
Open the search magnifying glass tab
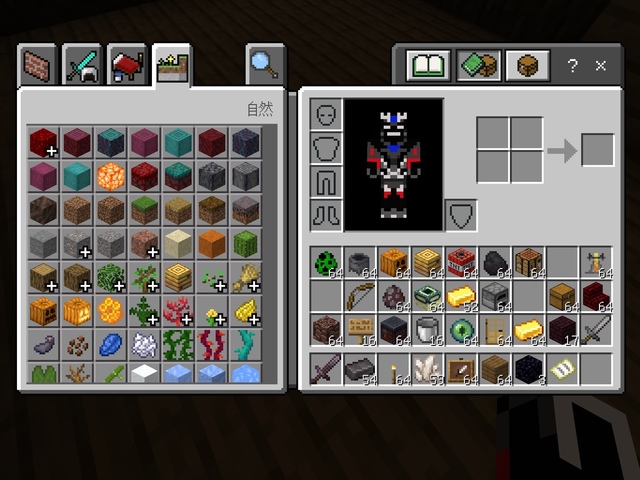tap(265, 65)
